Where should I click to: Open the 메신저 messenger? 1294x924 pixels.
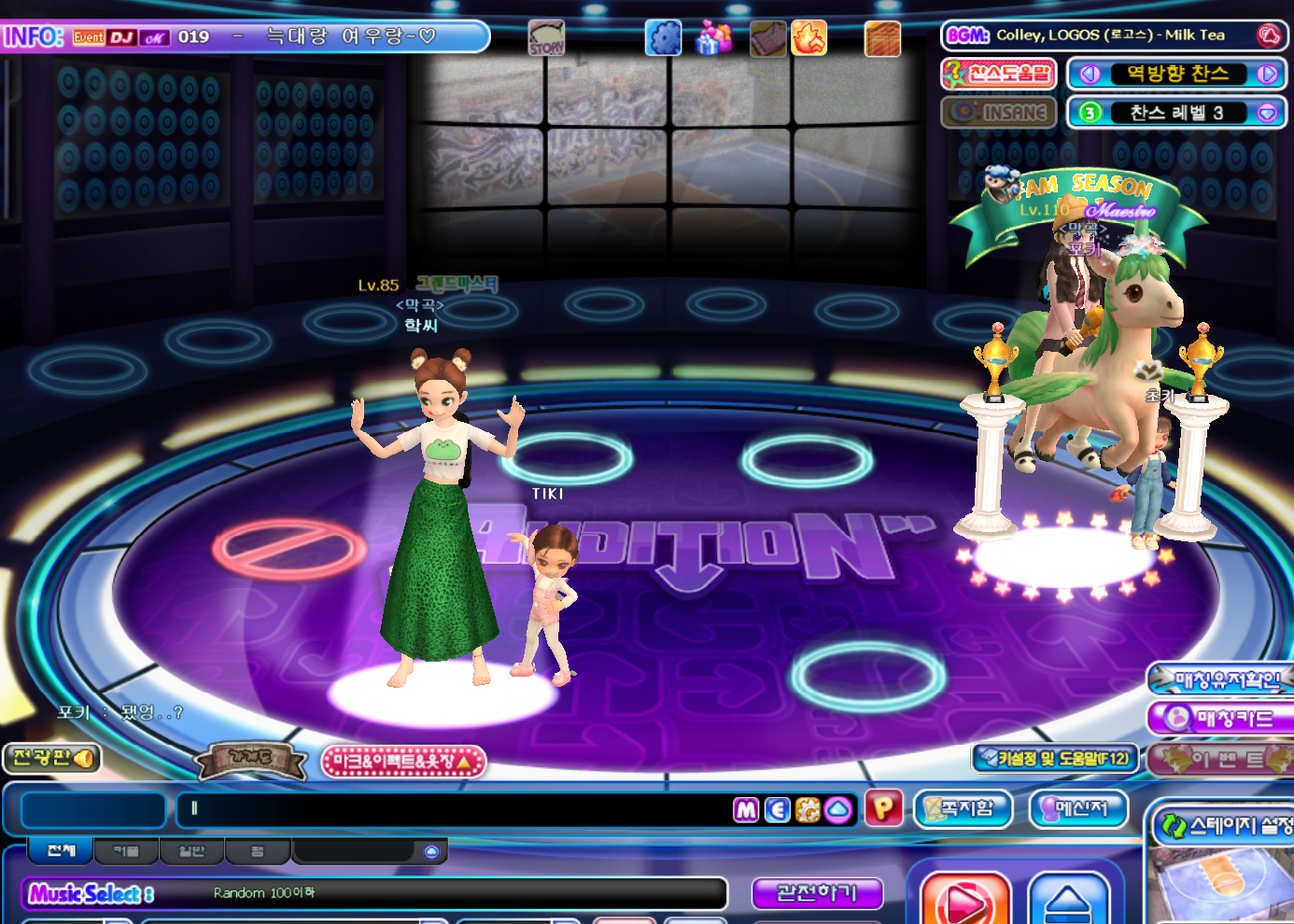(x=1078, y=808)
